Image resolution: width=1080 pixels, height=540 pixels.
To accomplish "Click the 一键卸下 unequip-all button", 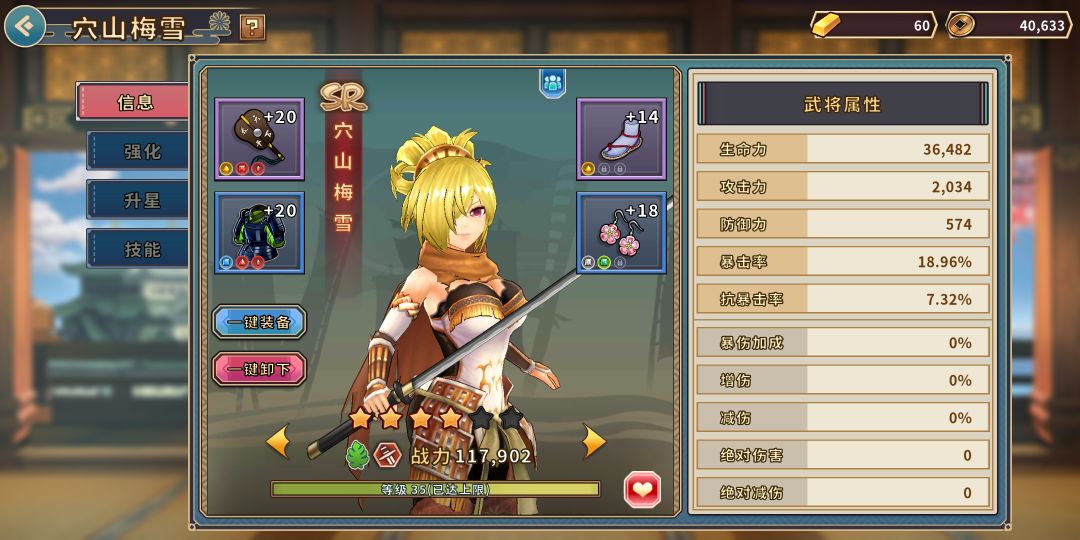I will [259, 369].
